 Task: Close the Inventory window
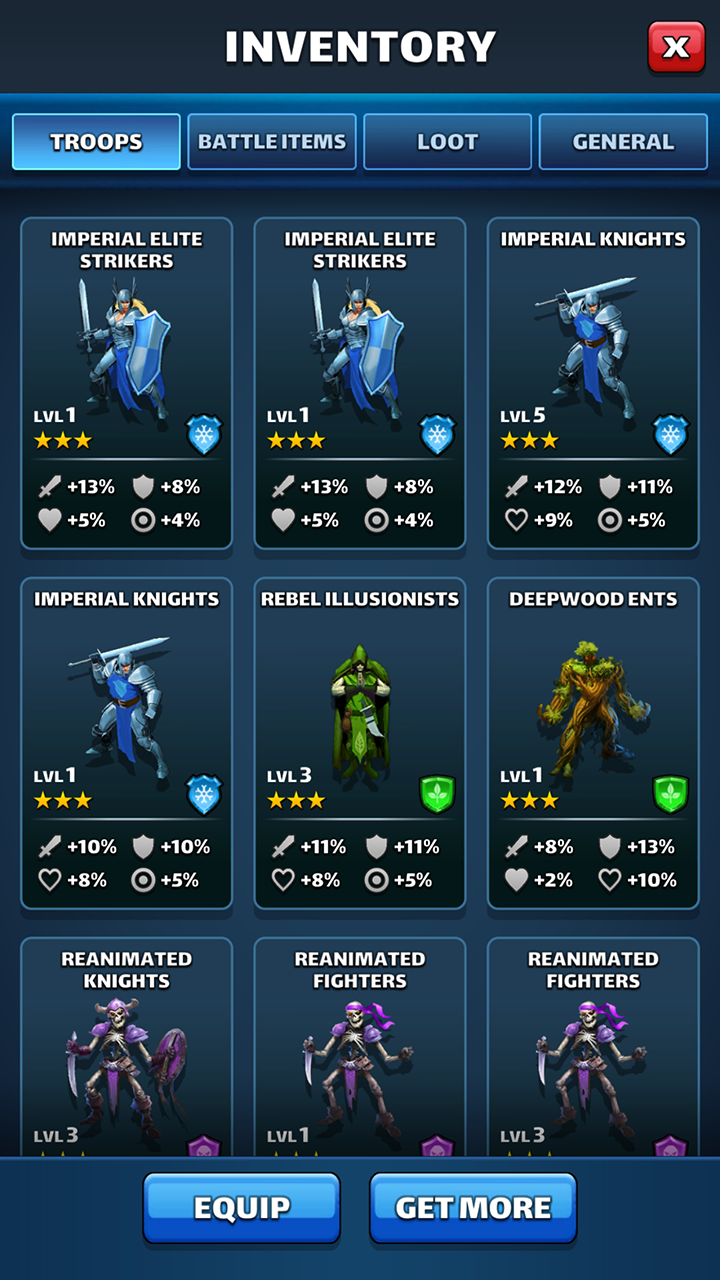(676, 47)
